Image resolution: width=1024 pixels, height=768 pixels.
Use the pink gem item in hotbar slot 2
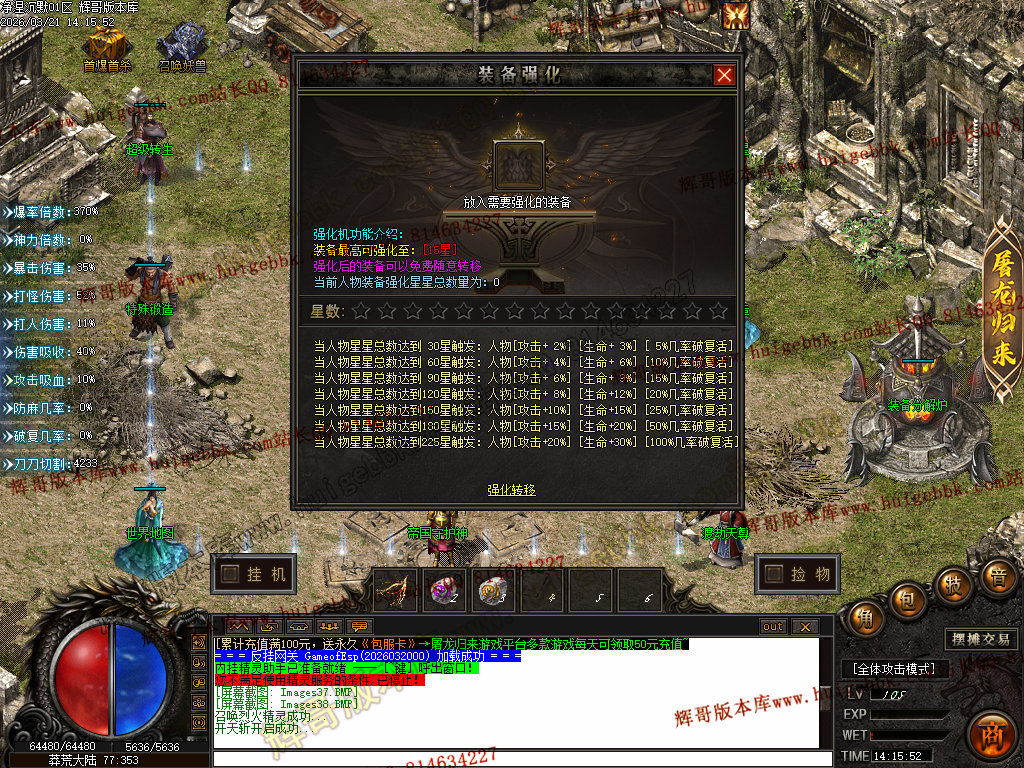pos(445,591)
